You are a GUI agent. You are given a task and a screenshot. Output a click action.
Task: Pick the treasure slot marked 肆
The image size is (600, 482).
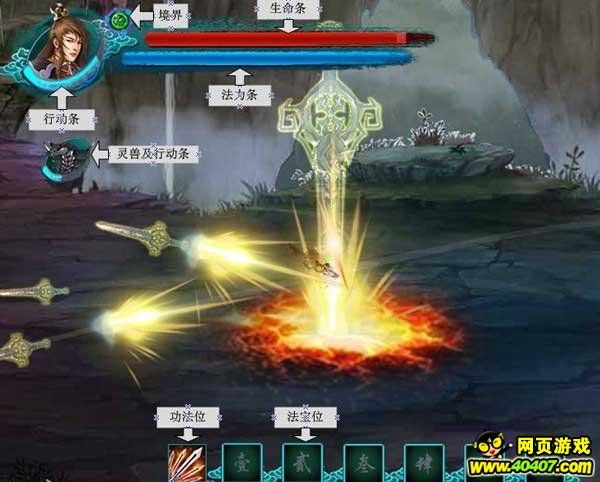coord(424,464)
